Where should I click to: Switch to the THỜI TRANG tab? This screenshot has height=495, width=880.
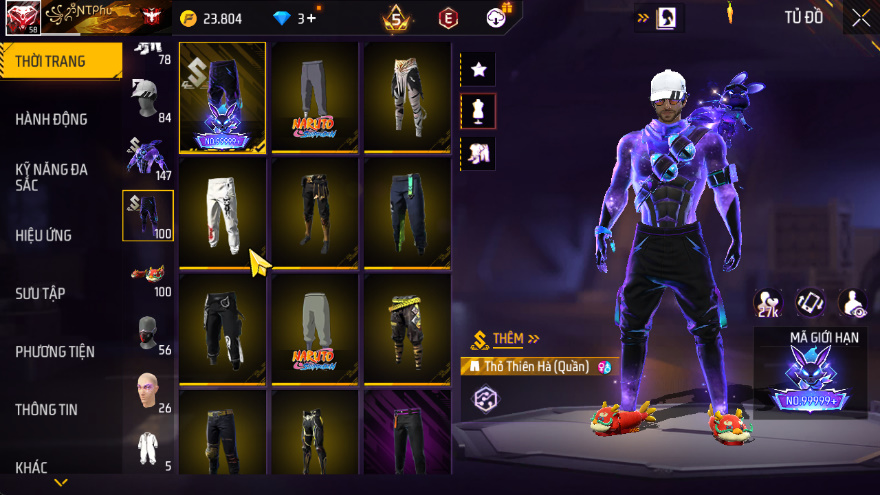click(x=60, y=62)
